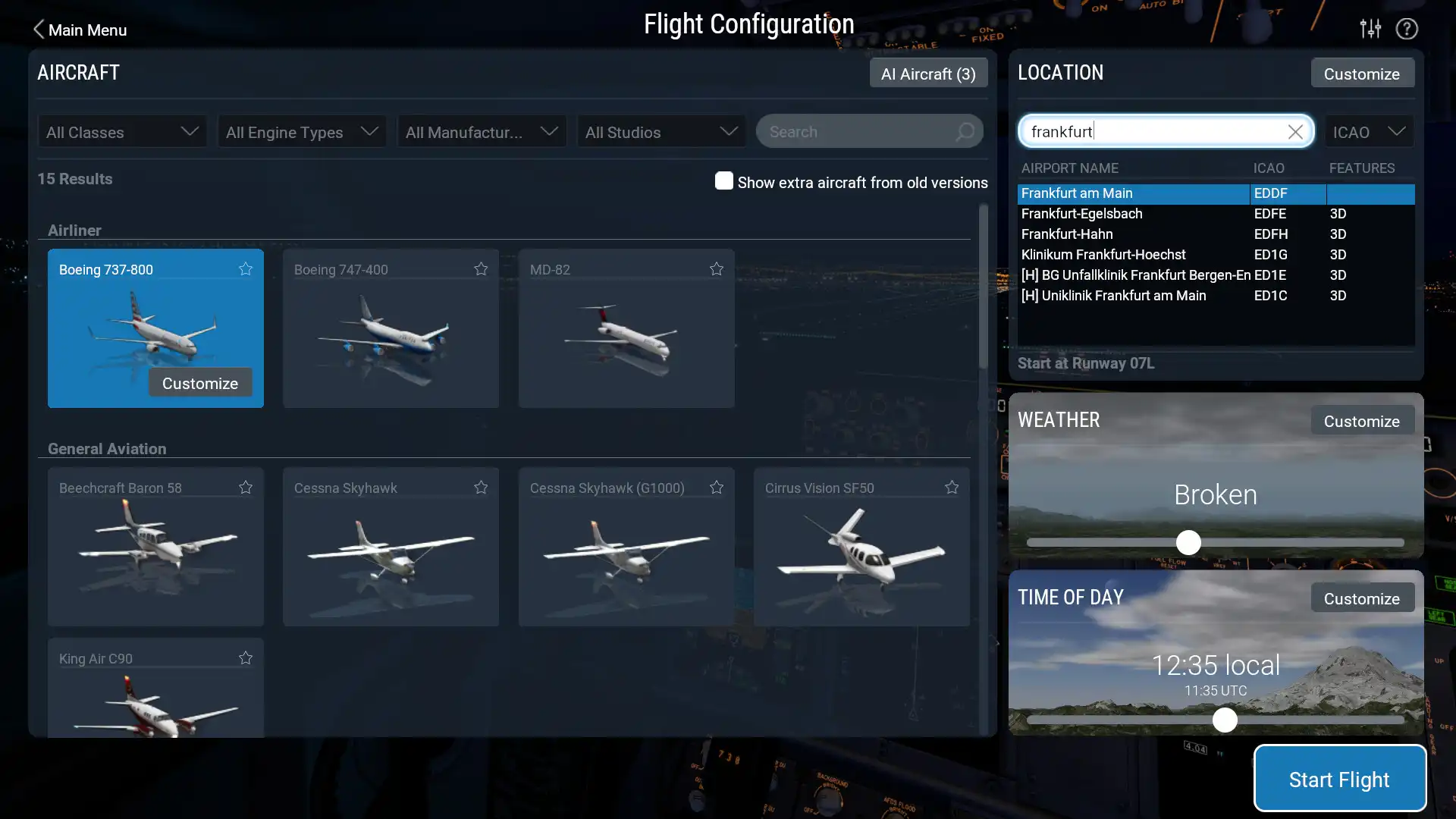Toggle the MD-82 favorite star
Screen dimensions: 1456x819
[x=716, y=268]
